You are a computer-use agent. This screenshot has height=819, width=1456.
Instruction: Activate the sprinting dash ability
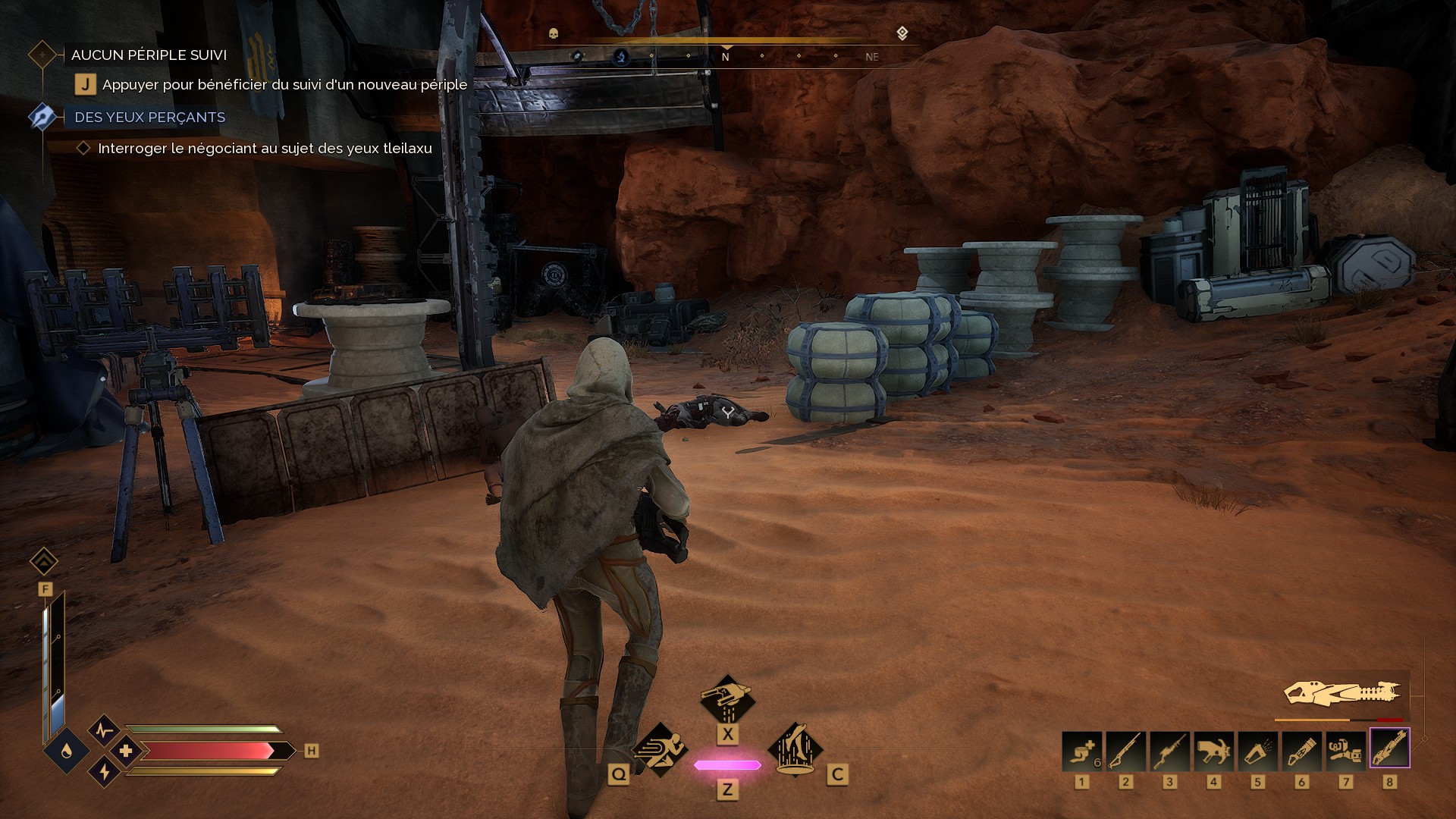659,749
